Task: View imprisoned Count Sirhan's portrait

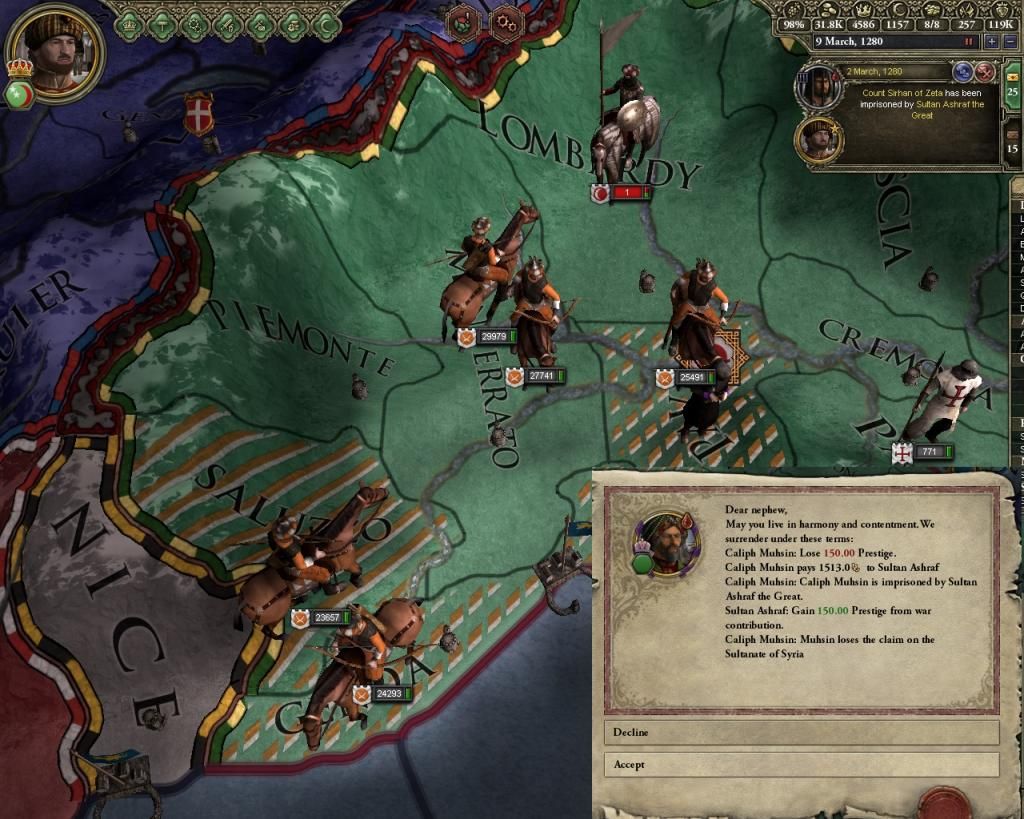Action: 818,88
